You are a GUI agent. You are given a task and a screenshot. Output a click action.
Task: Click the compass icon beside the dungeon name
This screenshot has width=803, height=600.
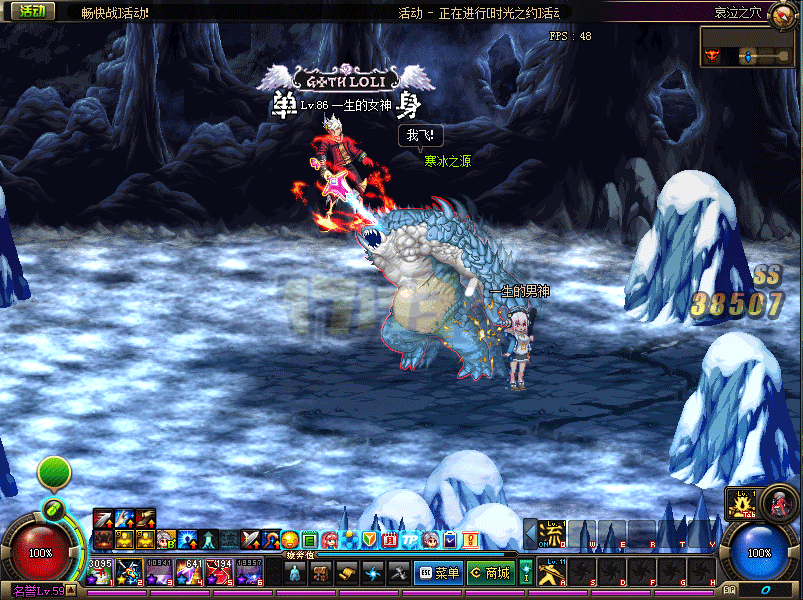781,12
